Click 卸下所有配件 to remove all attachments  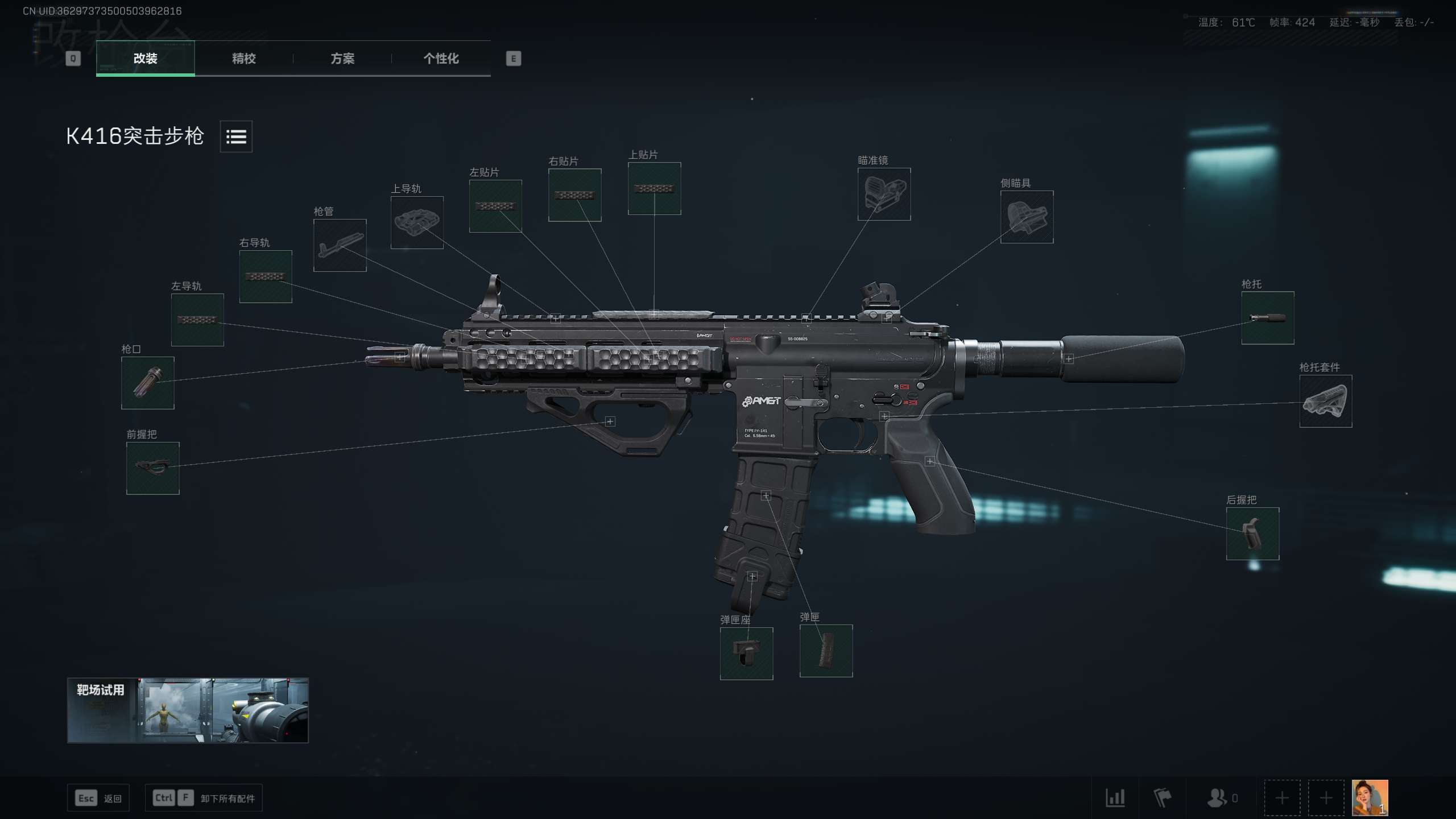[204, 798]
